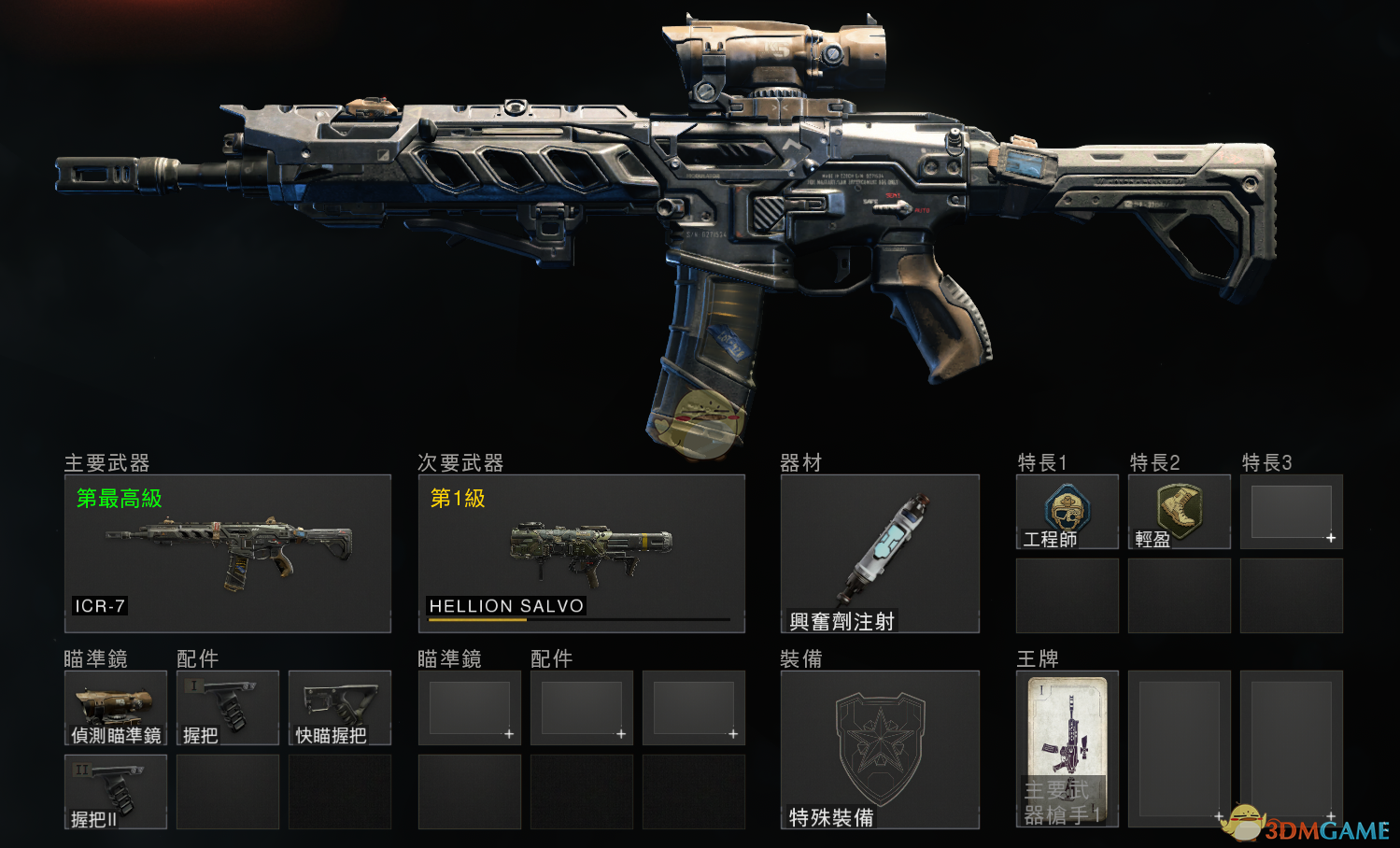
Task: Open the 主要武器槍手 wildcard card
Action: pos(1067,749)
